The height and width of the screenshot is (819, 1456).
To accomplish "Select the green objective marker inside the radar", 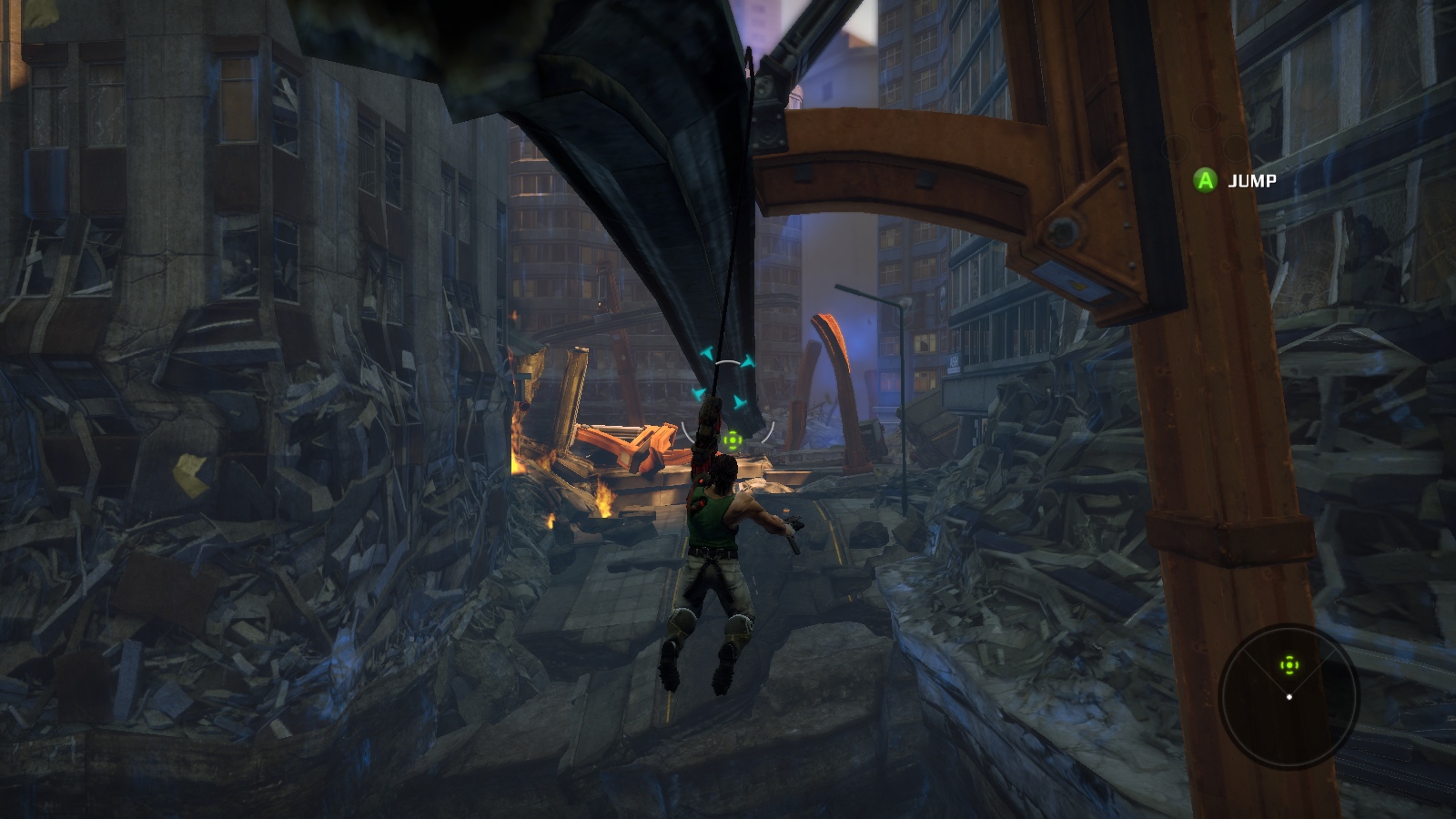I will tap(1289, 665).
